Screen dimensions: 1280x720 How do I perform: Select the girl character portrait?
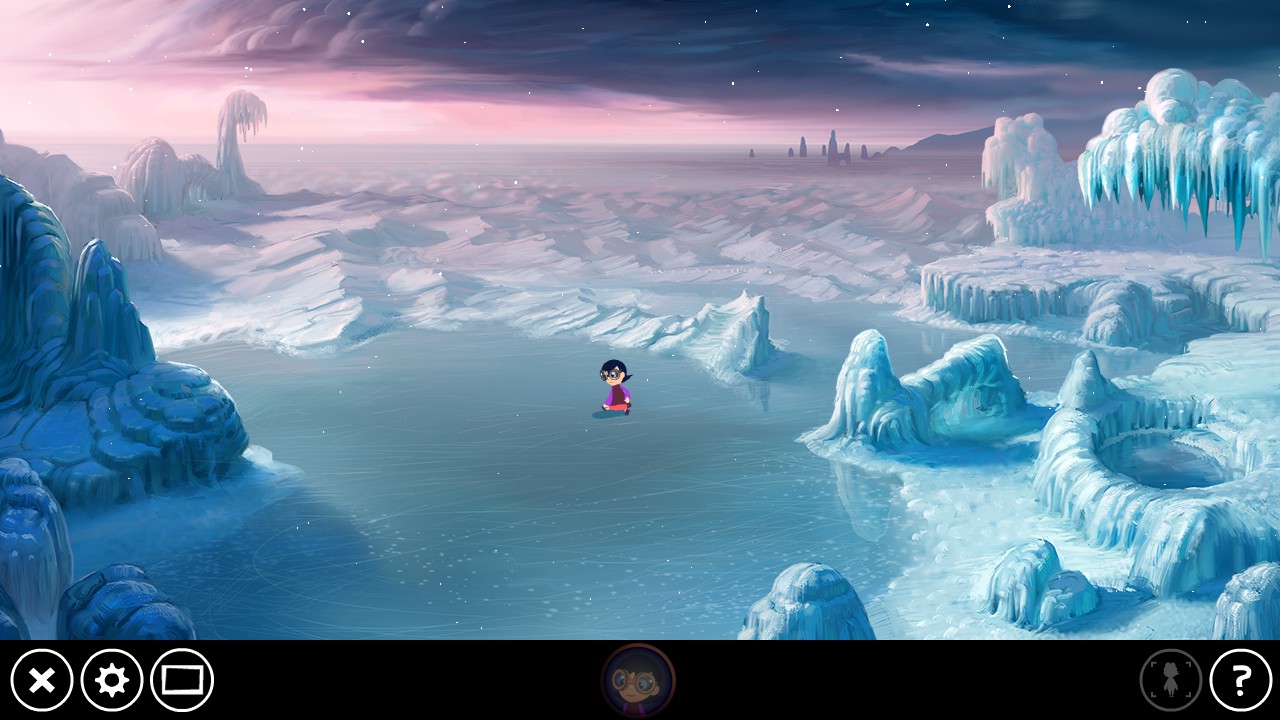click(638, 681)
